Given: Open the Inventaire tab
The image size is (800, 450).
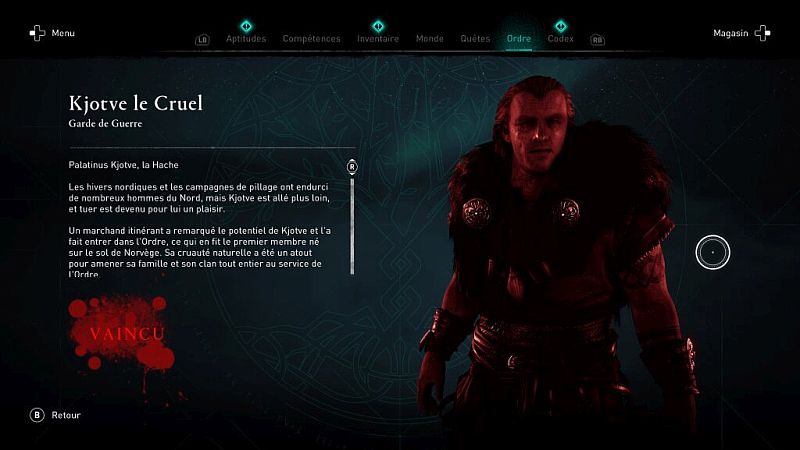Looking at the screenshot, I should [x=378, y=39].
